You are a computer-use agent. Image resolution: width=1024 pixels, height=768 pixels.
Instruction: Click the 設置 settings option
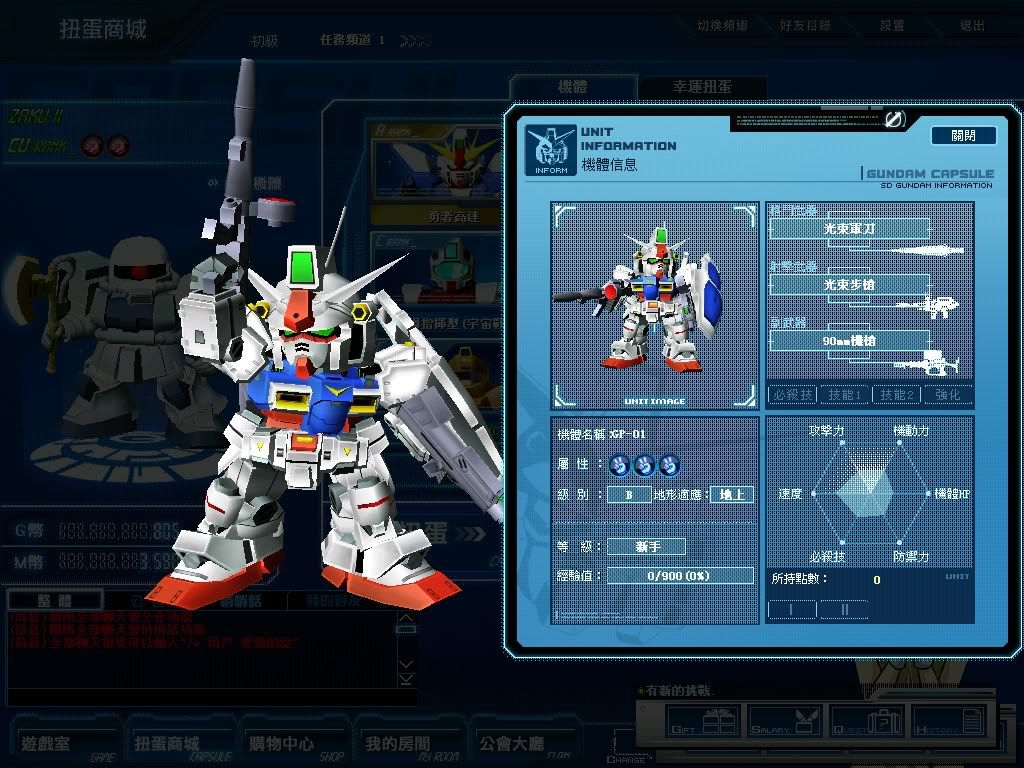point(892,25)
